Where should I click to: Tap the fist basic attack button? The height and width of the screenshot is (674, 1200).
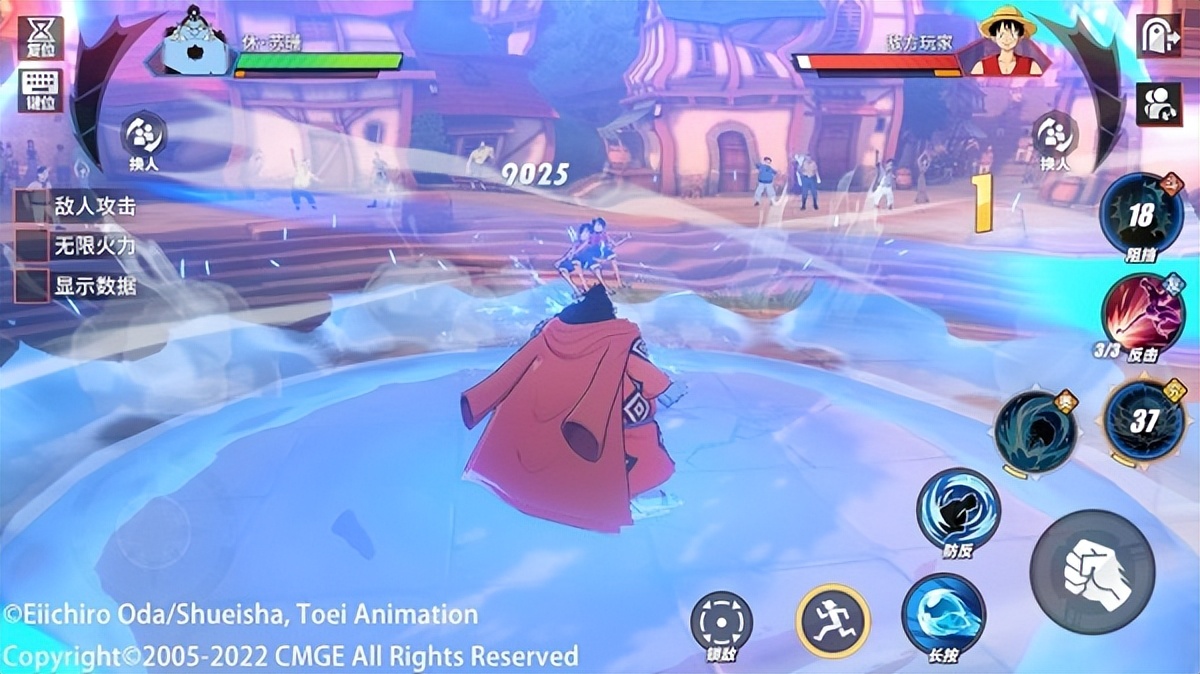coord(1092,571)
